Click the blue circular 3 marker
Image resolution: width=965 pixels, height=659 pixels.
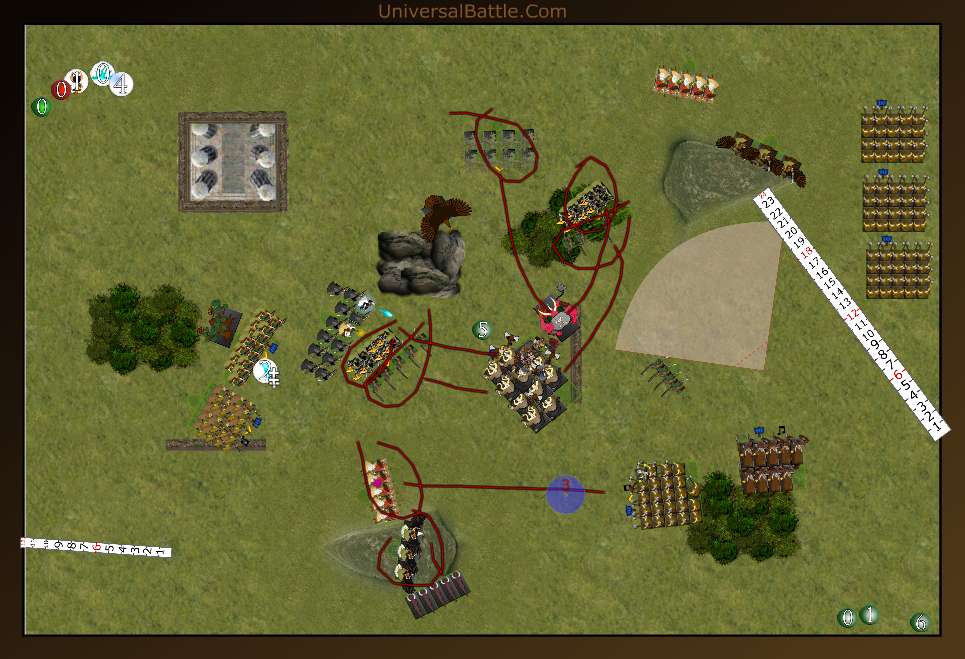tap(565, 493)
